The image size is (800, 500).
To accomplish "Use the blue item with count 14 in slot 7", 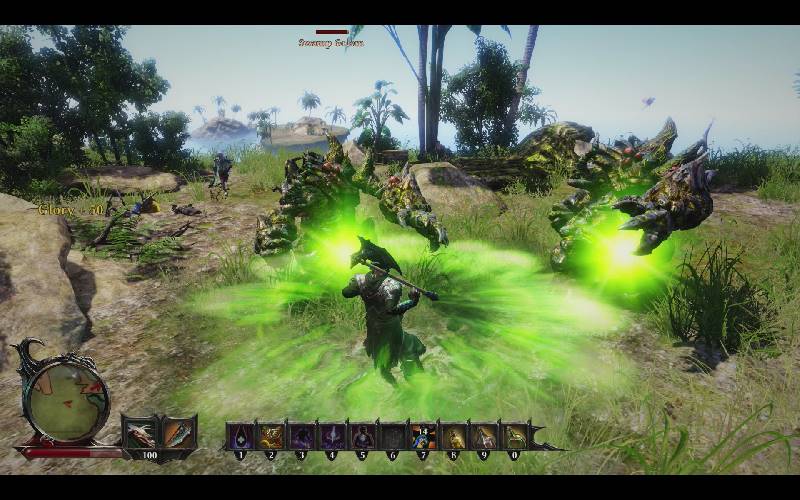I will pos(423,436).
